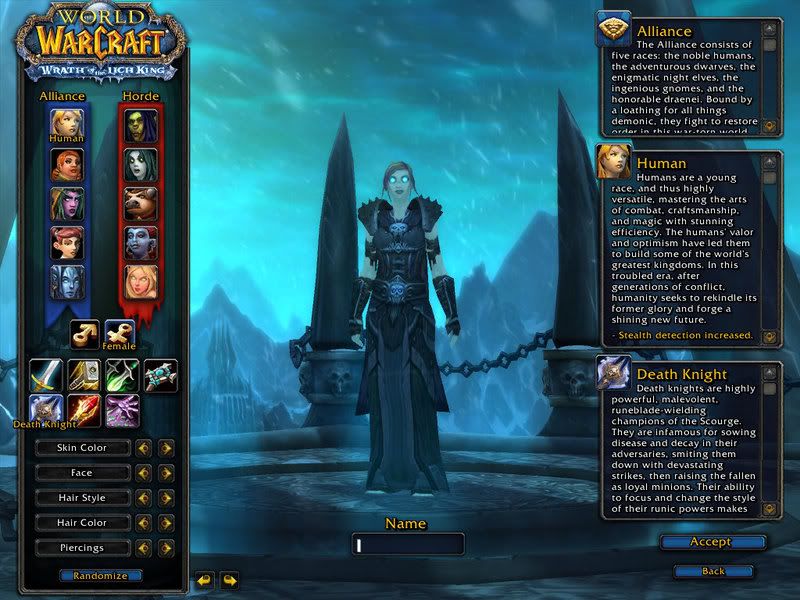Select the Undead race portrait

pyautogui.click(x=141, y=164)
